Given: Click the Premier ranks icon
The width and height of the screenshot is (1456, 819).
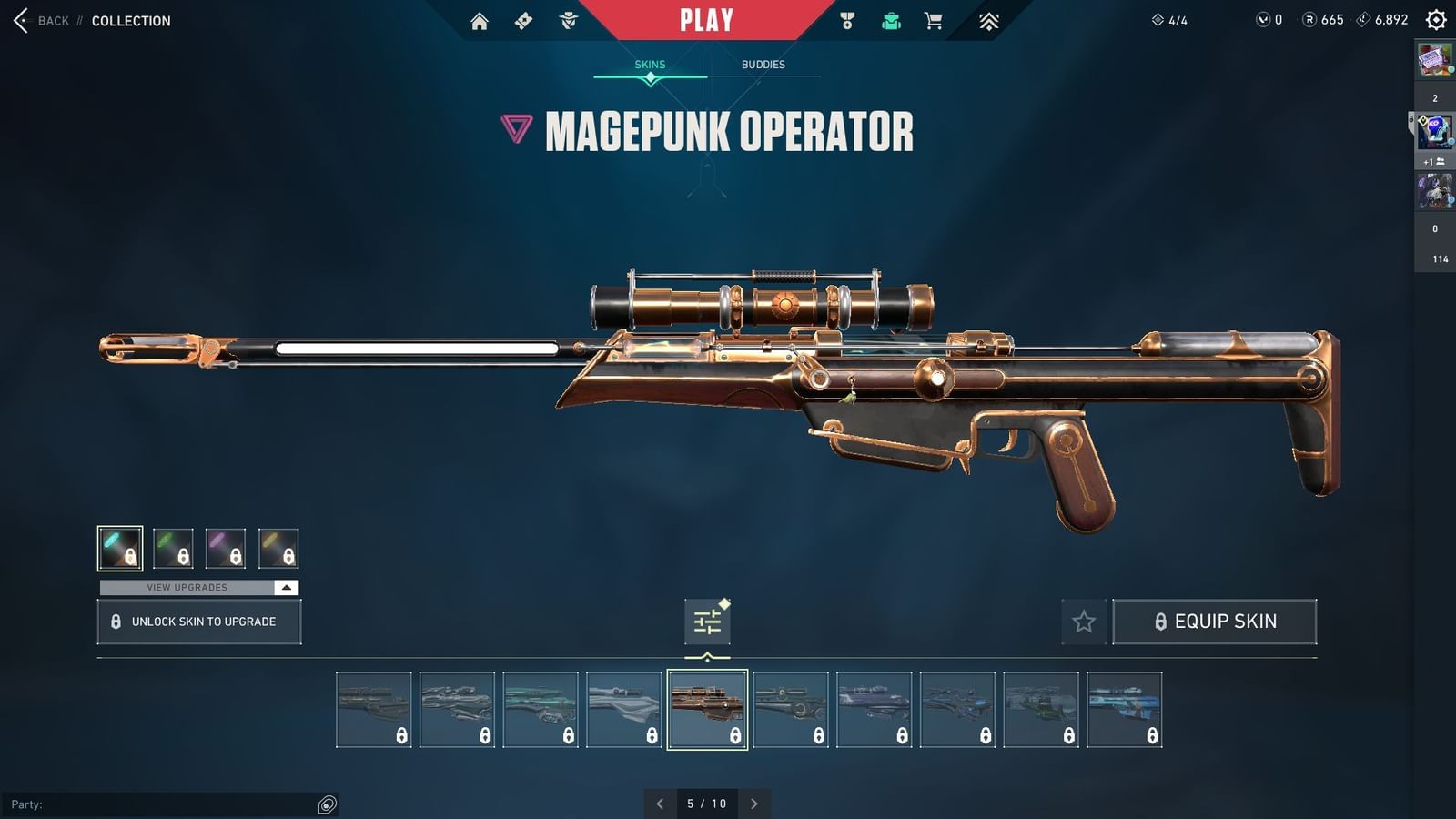Looking at the screenshot, I should pyautogui.click(x=988, y=19).
